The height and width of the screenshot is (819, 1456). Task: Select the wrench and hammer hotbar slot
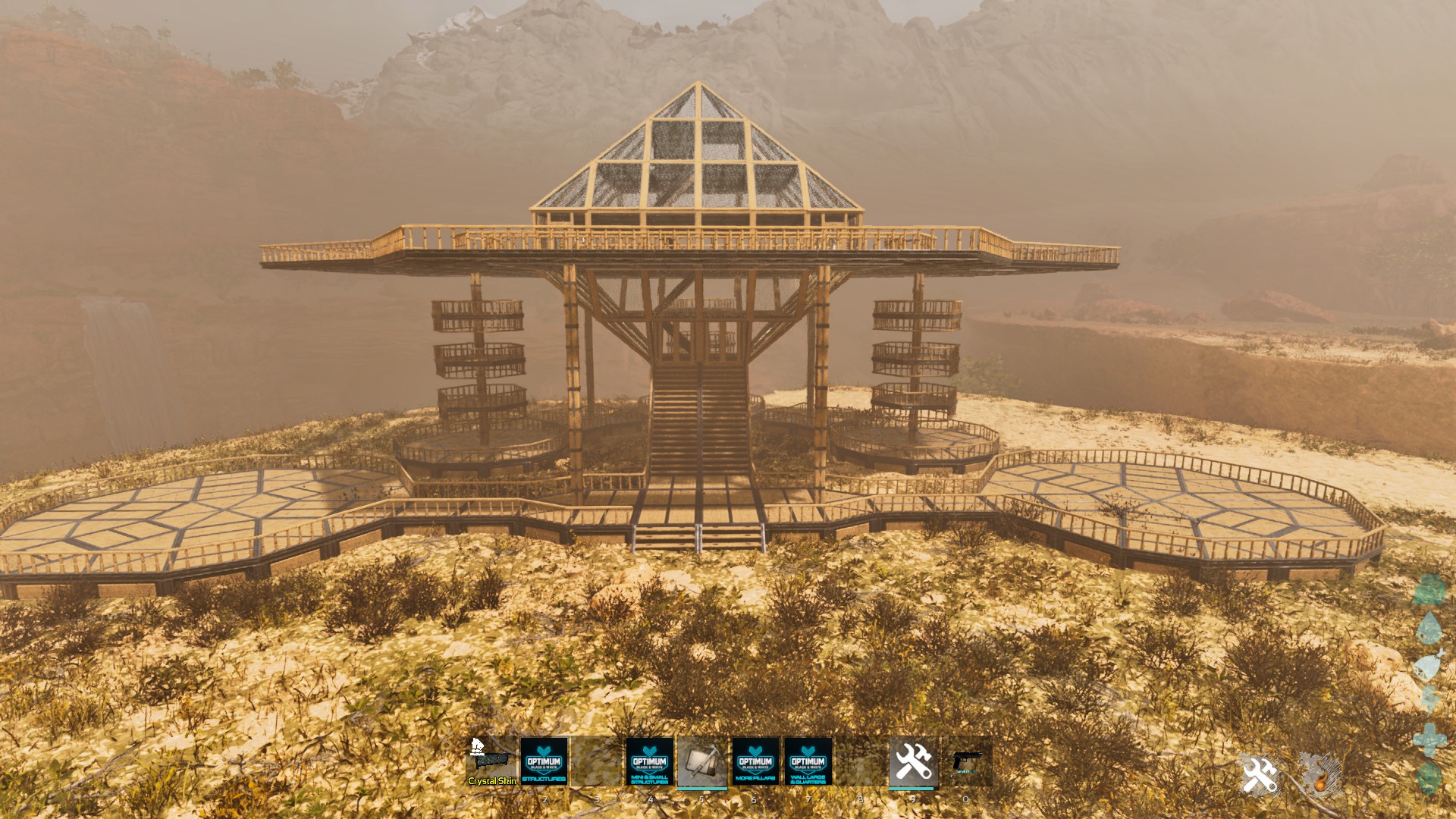click(913, 761)
